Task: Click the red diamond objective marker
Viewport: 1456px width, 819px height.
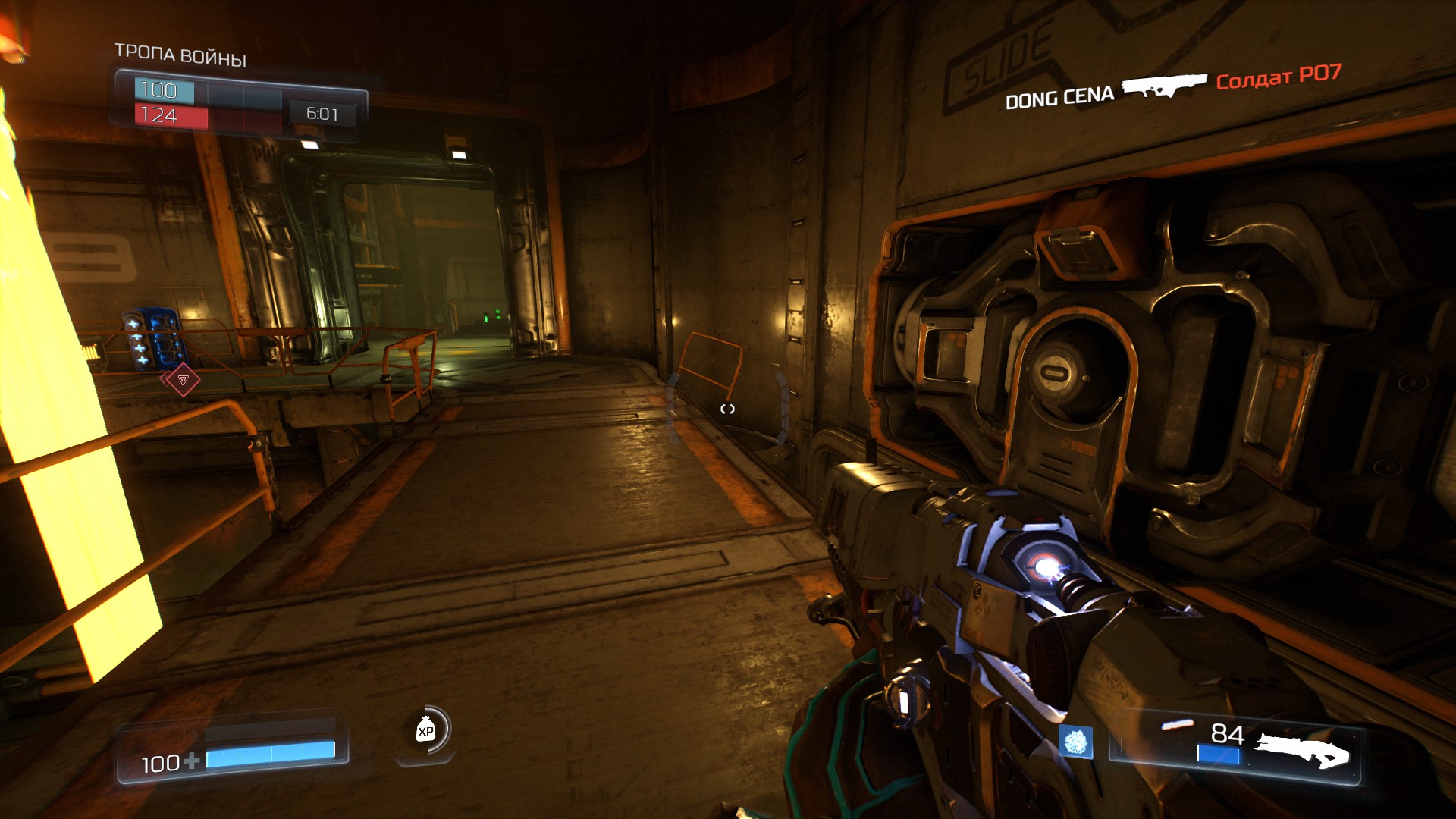Action: (183, 380)
